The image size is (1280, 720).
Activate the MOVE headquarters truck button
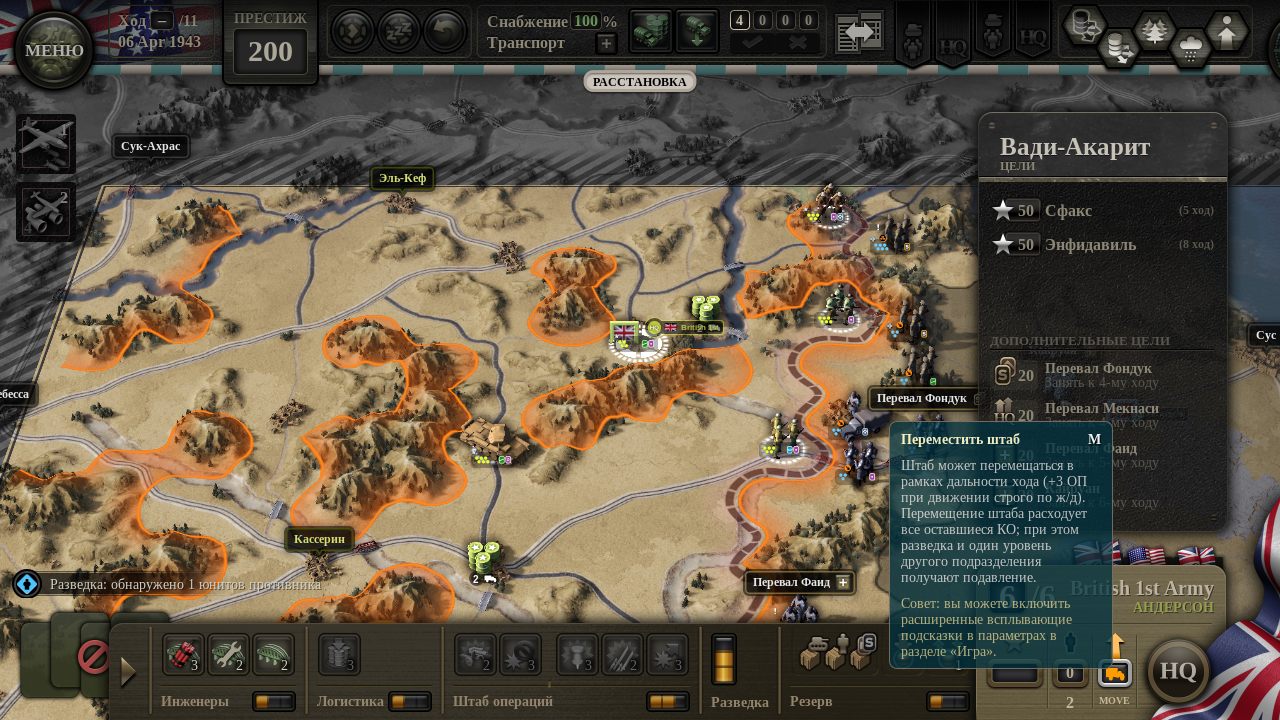pos(1115,673)
